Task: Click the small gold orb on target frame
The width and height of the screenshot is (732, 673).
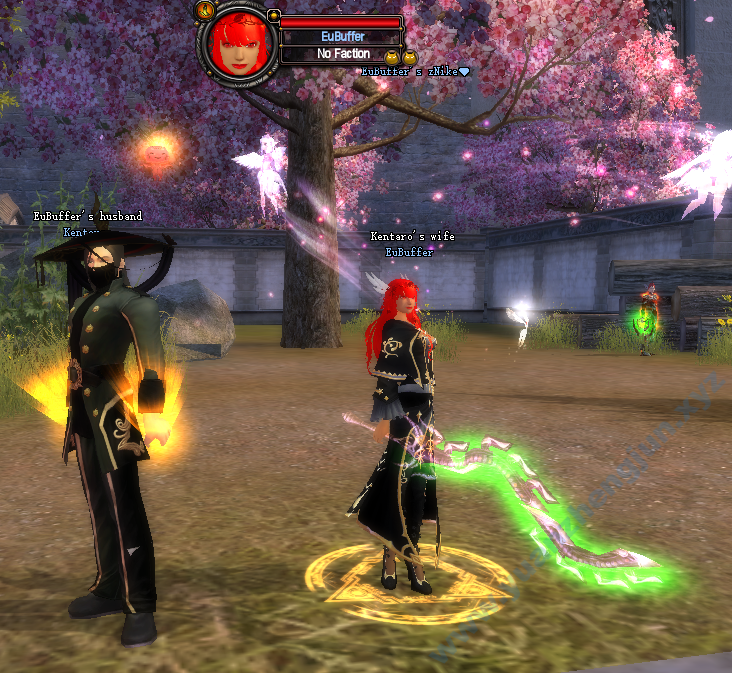Action: tap(273, 16)
